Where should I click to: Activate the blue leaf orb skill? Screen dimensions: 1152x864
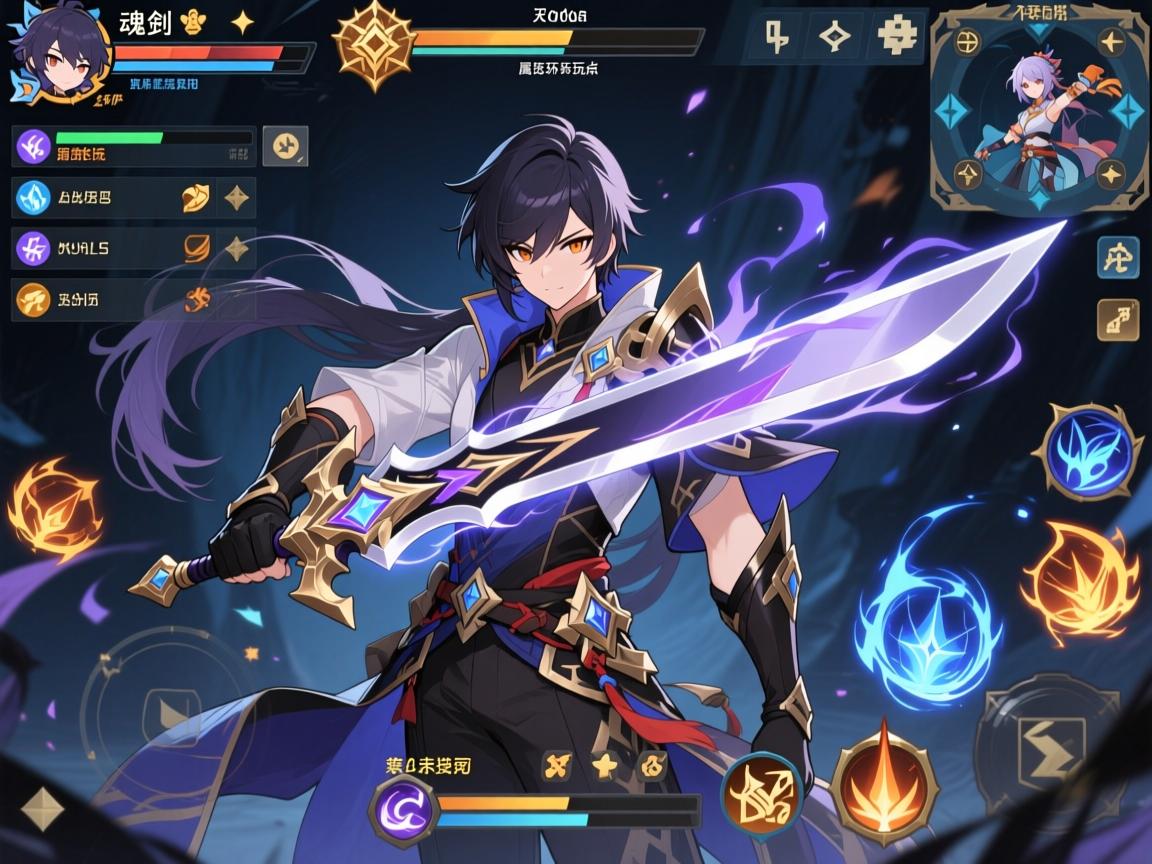[x=1092, y=453]
